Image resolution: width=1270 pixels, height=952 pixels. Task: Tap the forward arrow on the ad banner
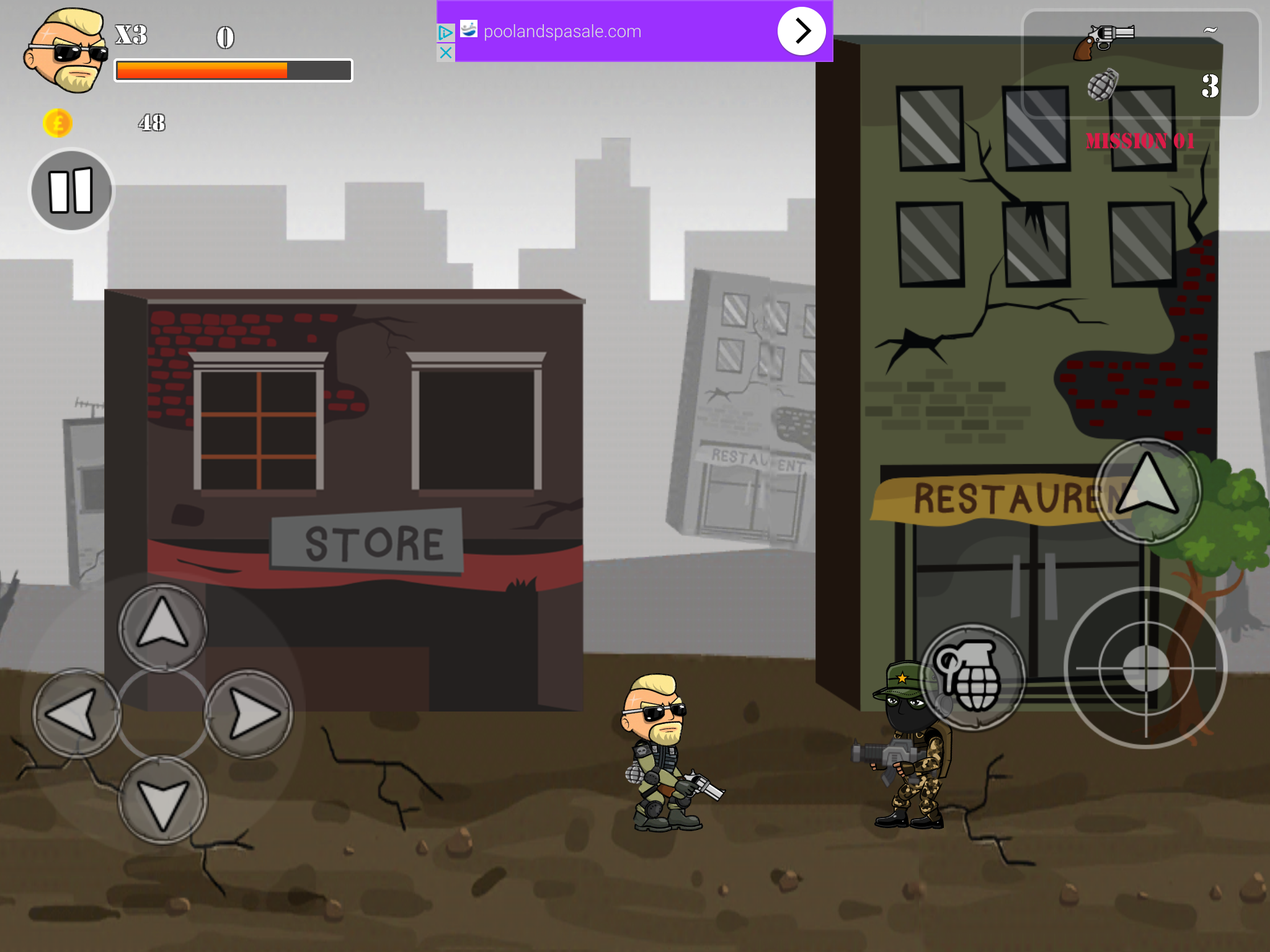[801, 30]
